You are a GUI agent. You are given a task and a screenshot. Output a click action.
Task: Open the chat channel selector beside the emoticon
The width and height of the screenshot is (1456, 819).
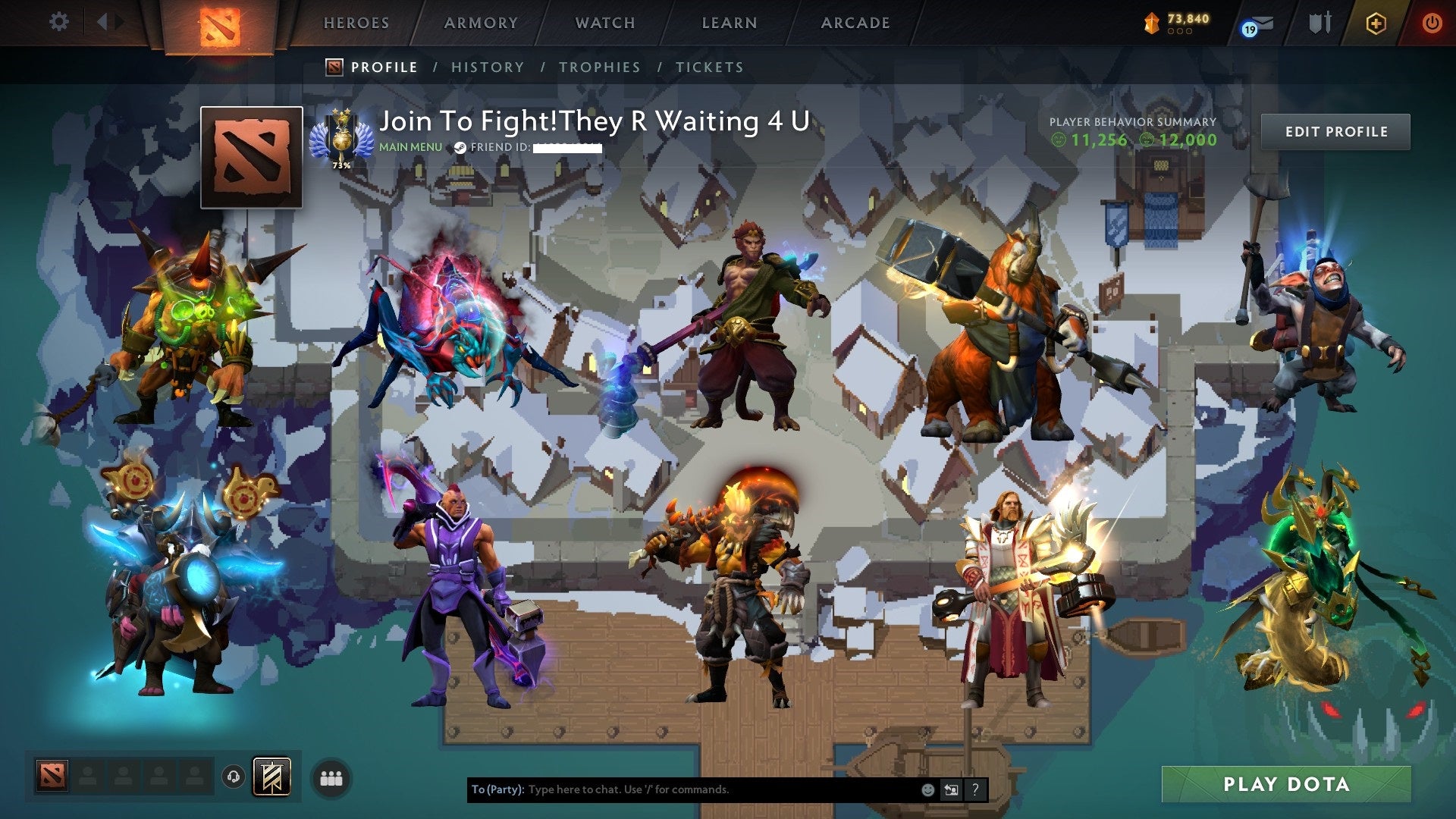[950, 789]
